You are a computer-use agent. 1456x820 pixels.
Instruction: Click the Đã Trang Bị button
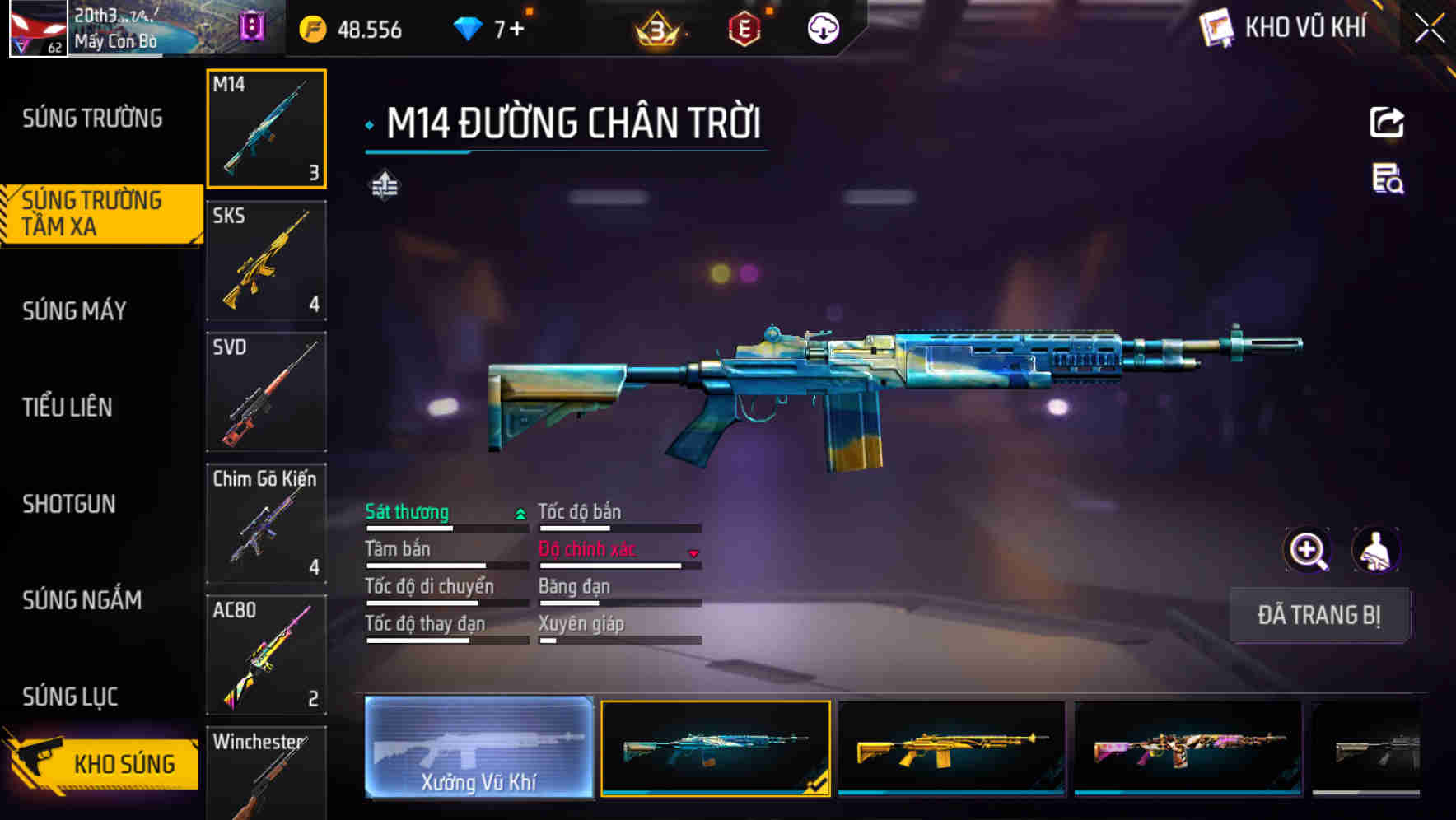1318,615
